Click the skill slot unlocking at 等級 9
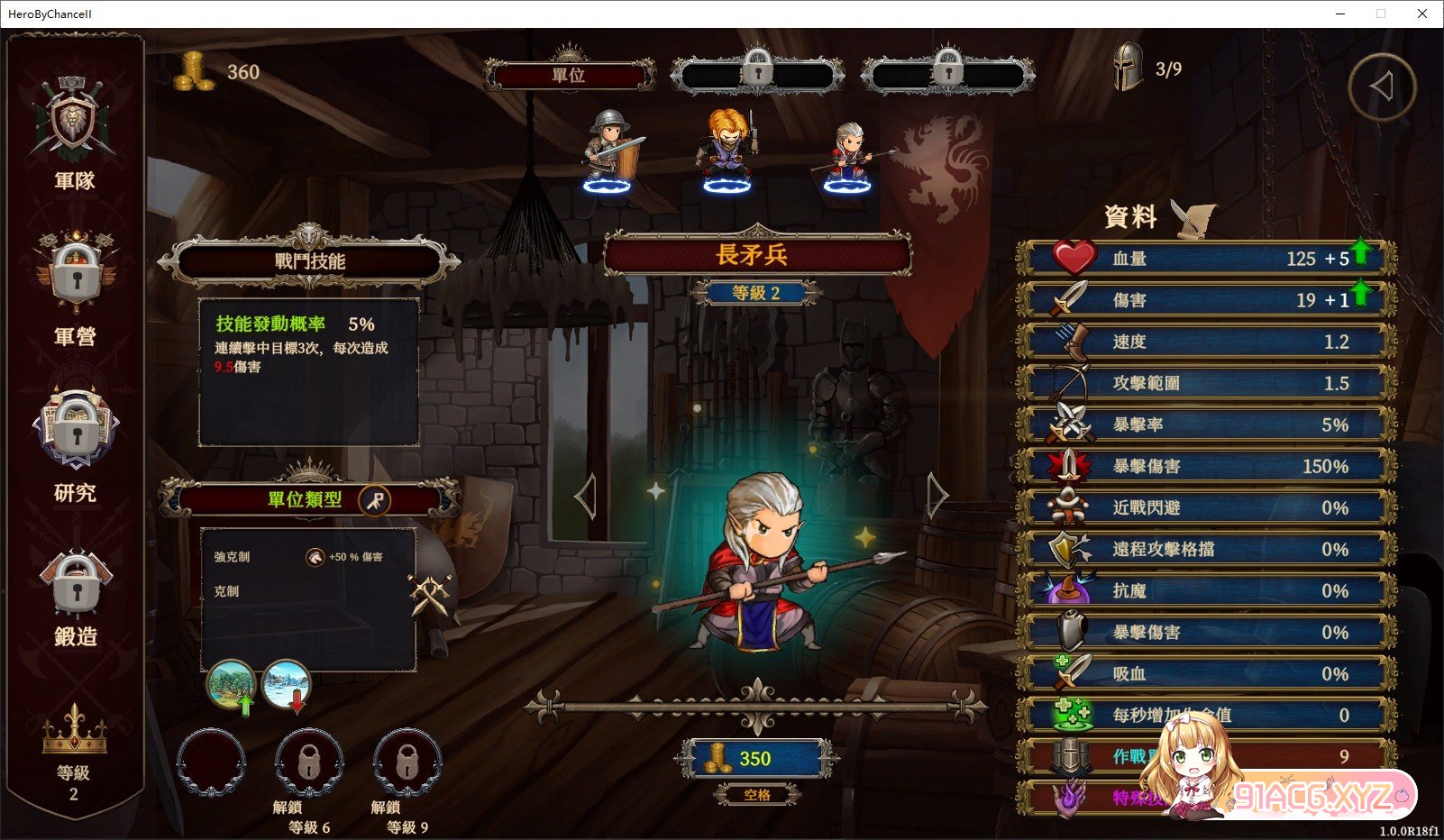 (x=407, y=764)
